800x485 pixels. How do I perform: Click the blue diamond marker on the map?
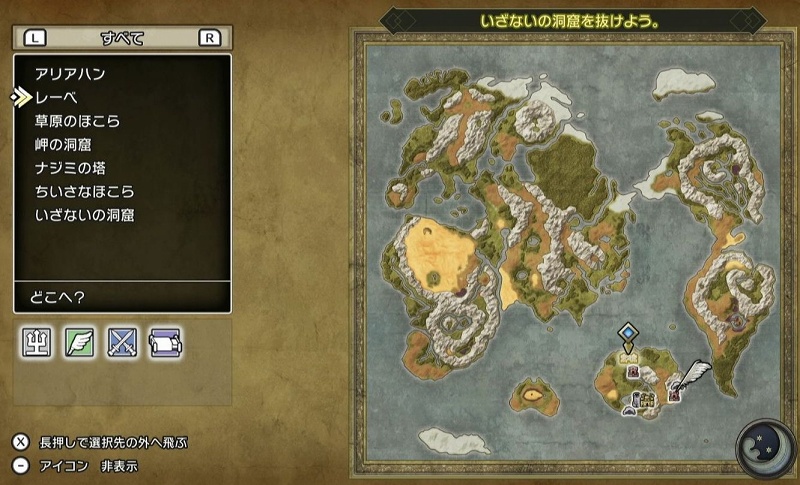[627, 331]
